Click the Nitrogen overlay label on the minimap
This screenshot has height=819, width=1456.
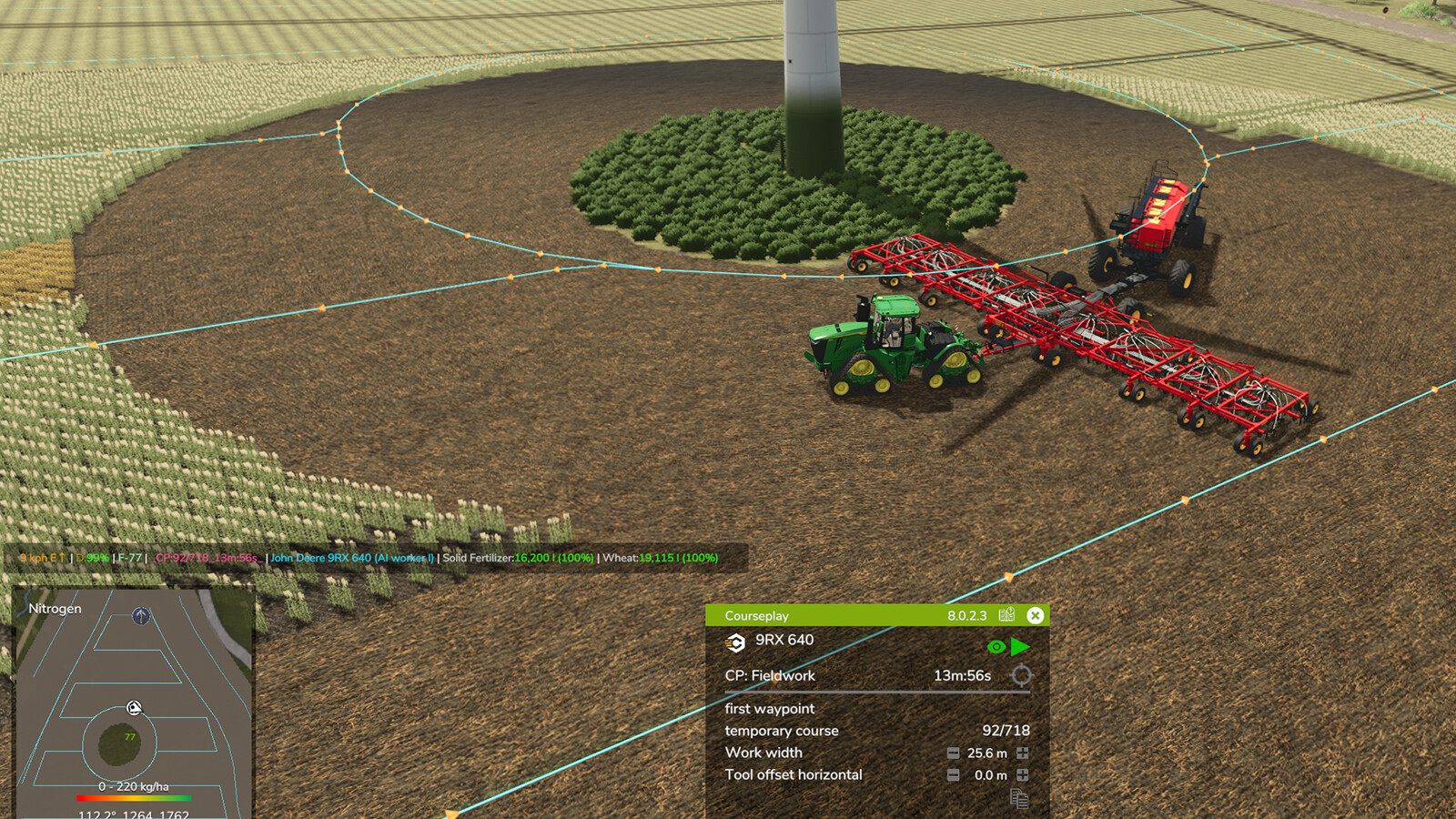54,608
